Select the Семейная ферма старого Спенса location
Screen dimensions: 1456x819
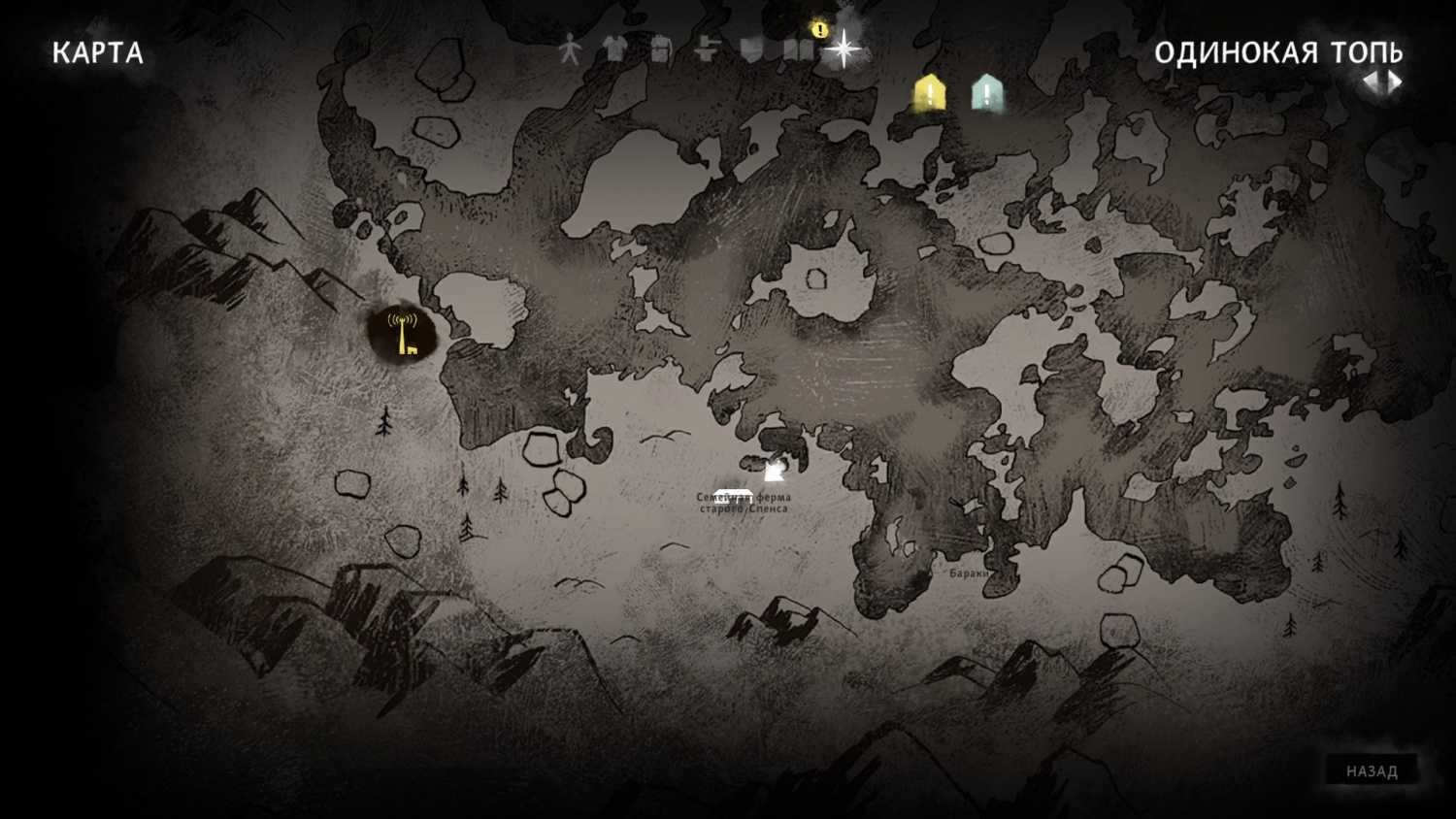click(744, 502)
